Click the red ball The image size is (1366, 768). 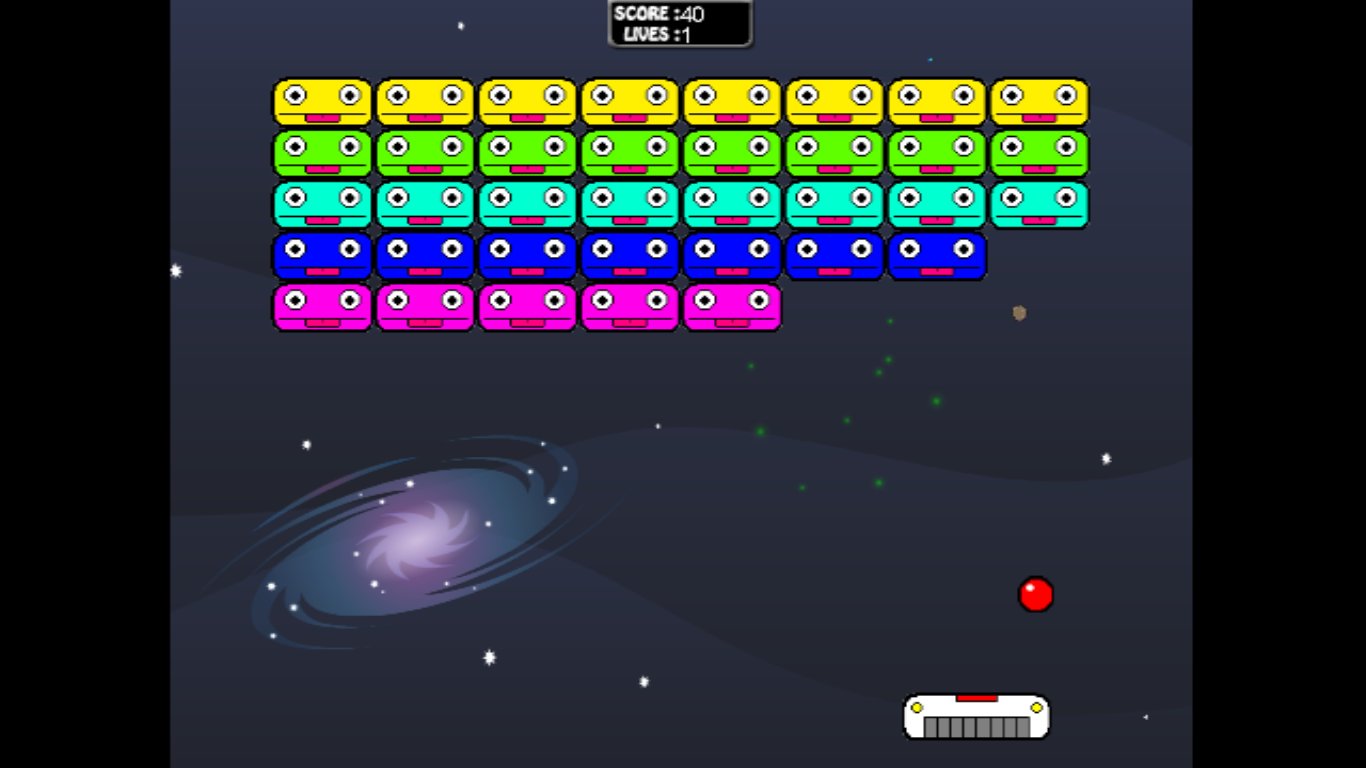pyautogui.click(x=1036, y=594)
